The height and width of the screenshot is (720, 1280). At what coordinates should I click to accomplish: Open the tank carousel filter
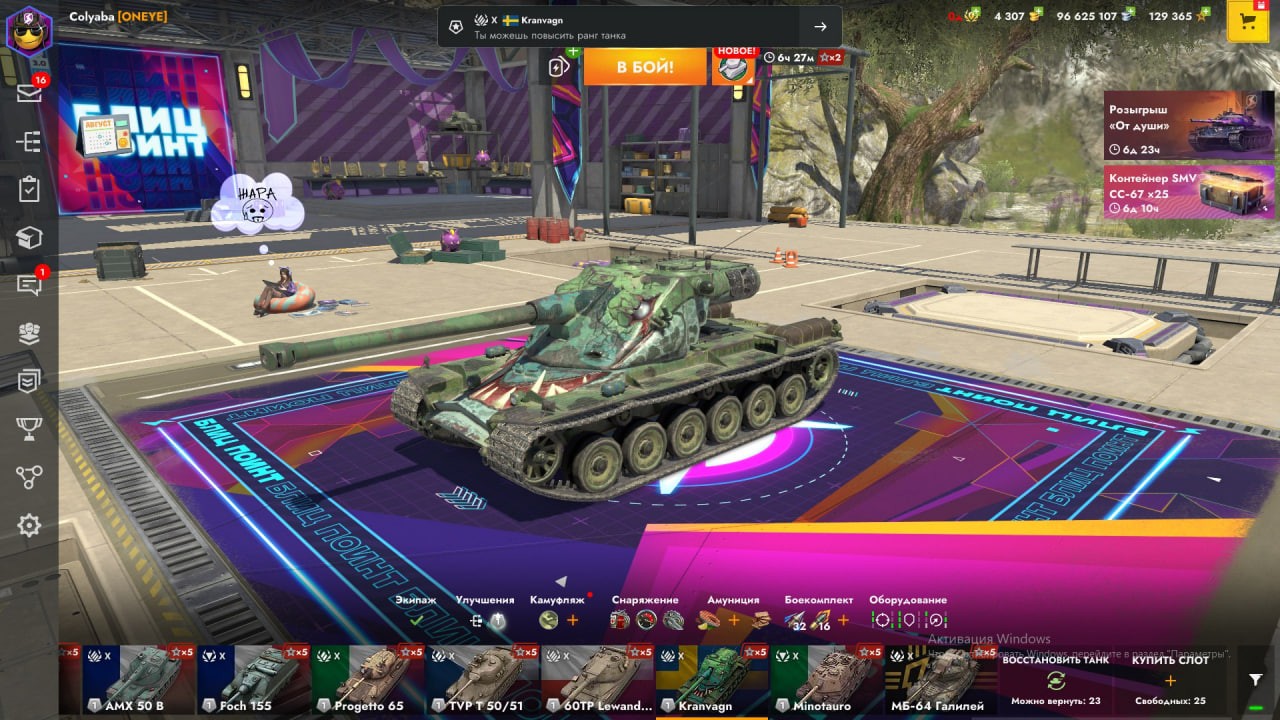click(1256, 680)
